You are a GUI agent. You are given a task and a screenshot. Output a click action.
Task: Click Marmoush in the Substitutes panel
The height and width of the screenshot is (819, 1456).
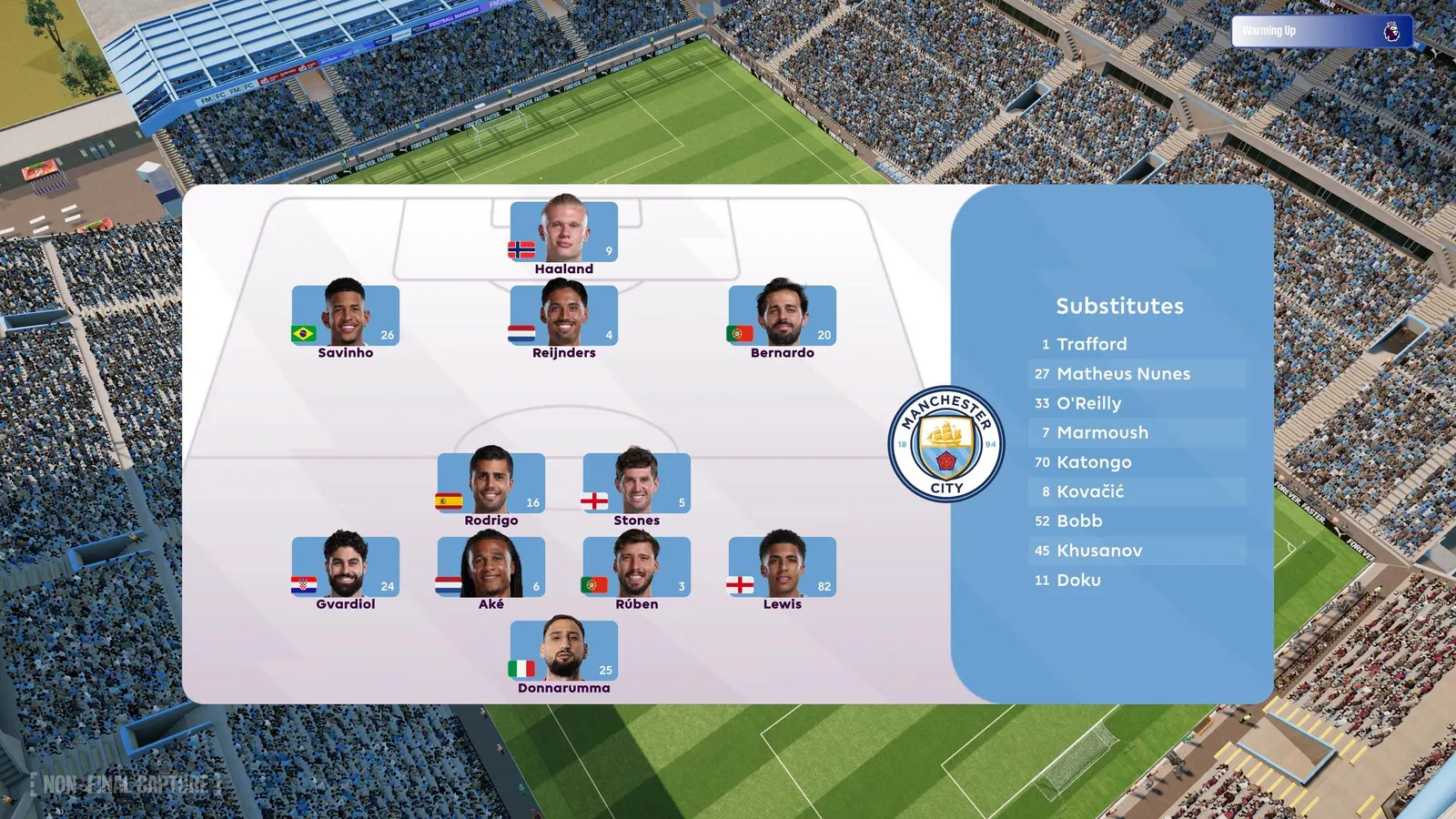[1103, 432]
